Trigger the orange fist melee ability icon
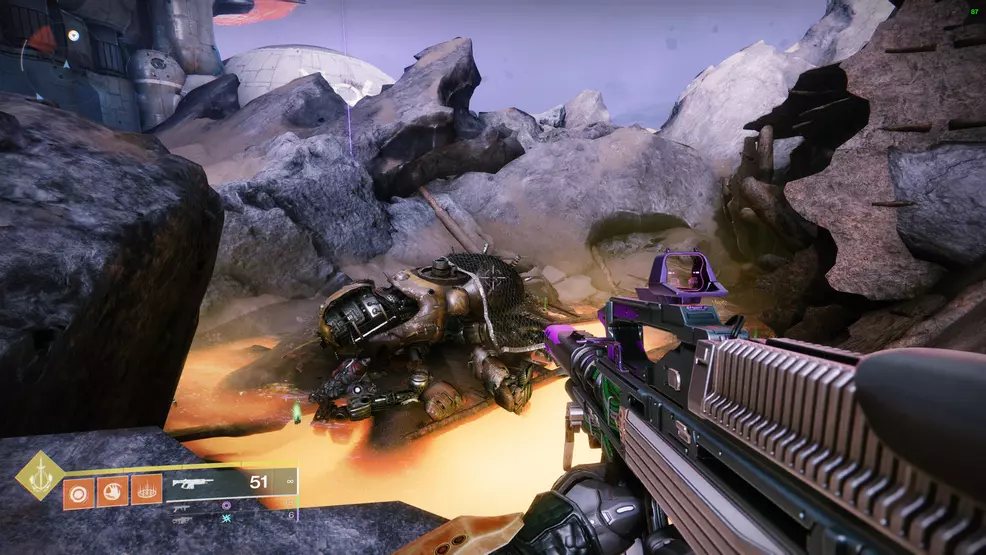The width and height of the screenshot is (986, 555). tap(111, 491)
